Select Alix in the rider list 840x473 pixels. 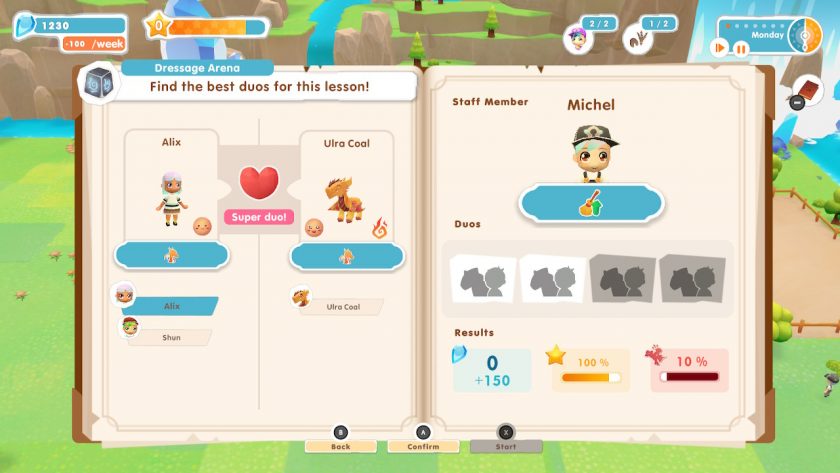(x=172, y=306)
